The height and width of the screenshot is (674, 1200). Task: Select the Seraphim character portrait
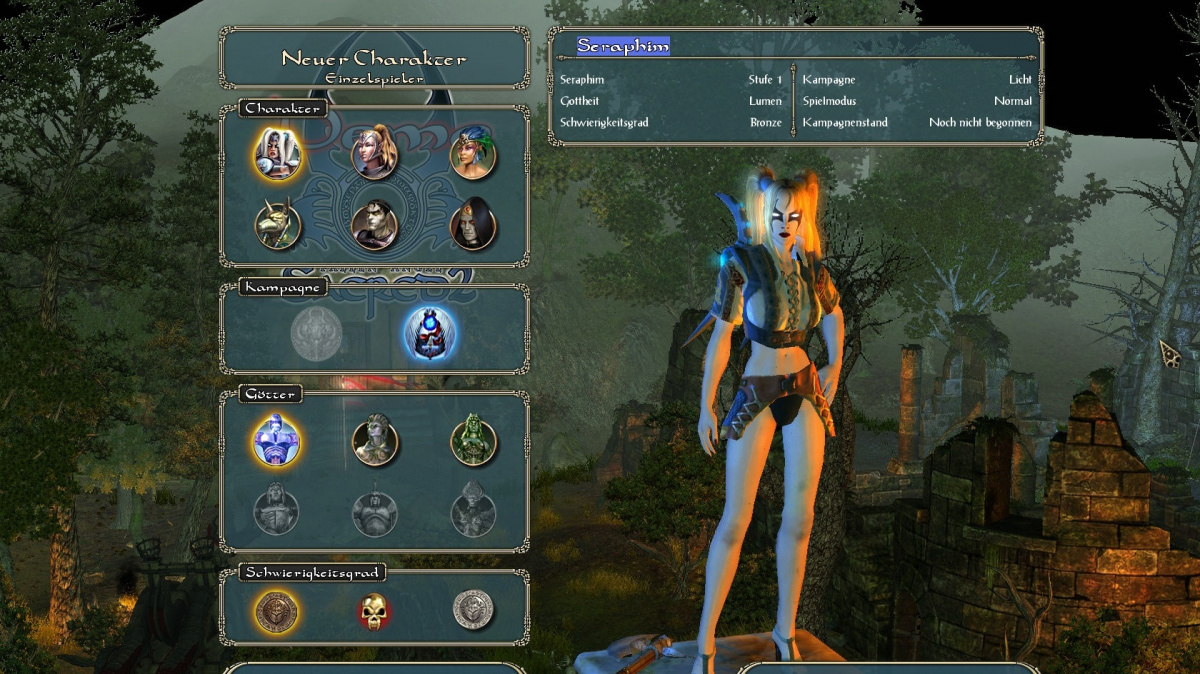point(277,154)
